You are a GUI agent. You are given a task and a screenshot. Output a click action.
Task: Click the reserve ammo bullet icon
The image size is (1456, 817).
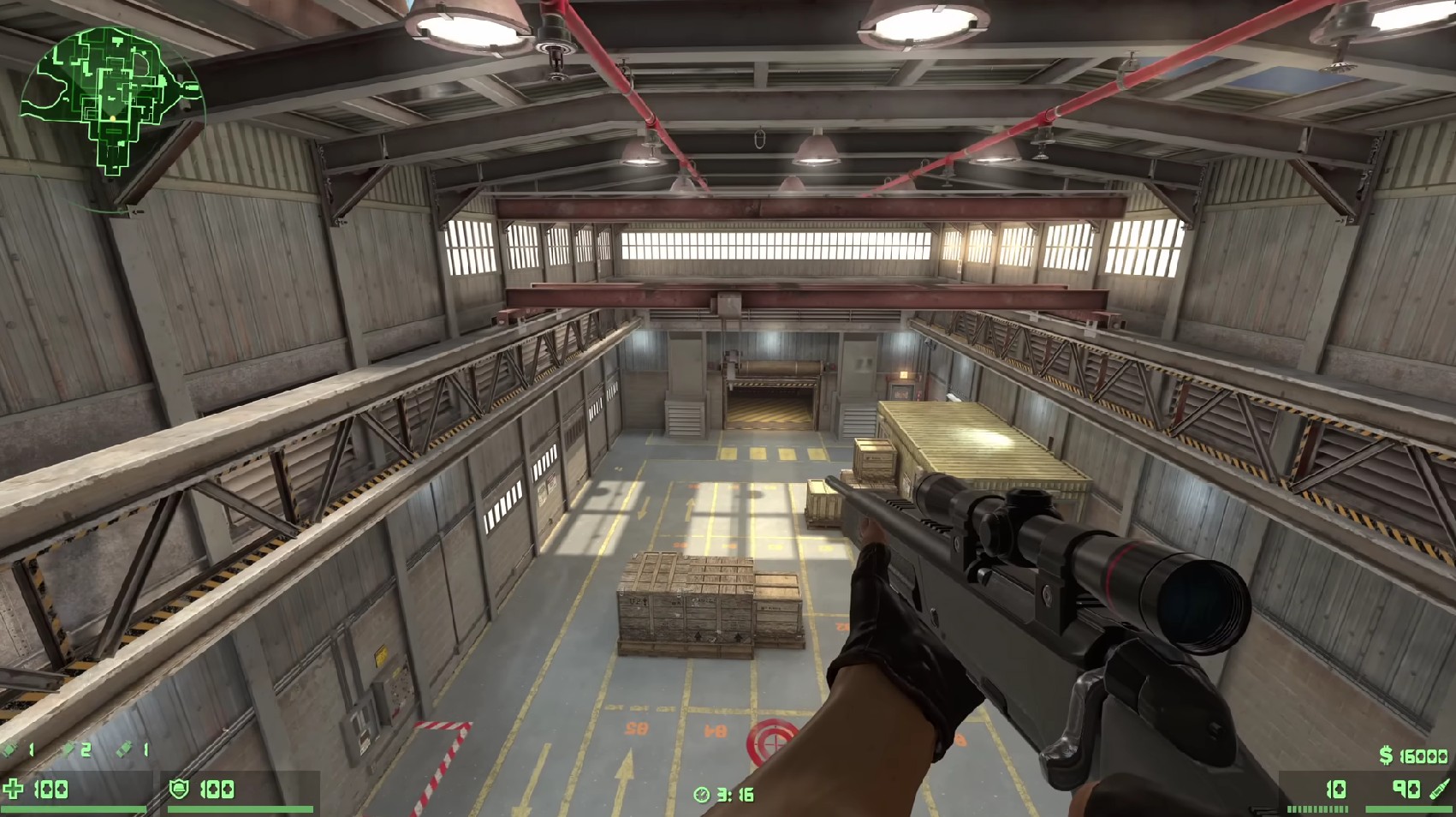[1439, 790]
